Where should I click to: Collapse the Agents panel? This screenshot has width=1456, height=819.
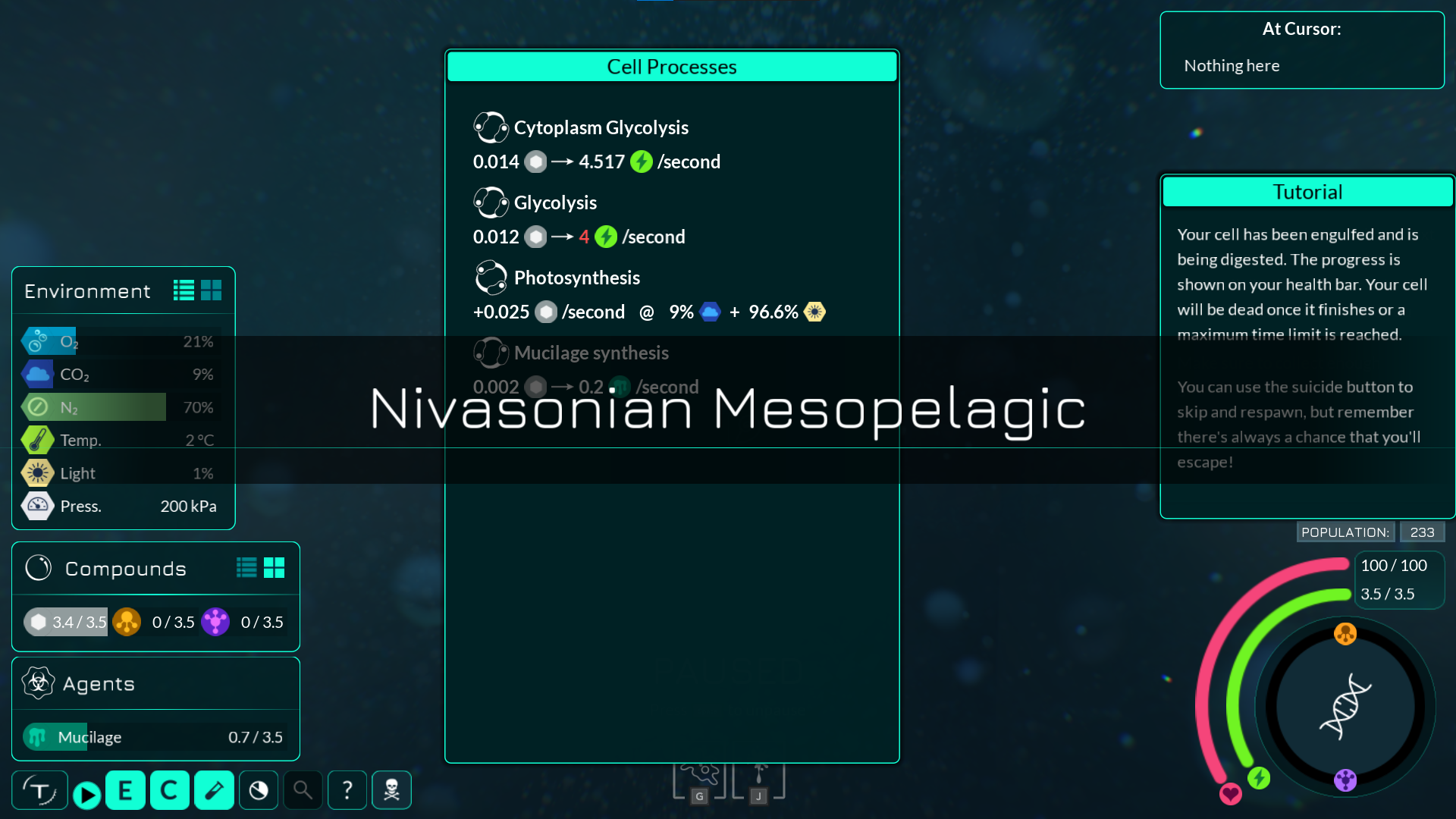coord(99,683)
